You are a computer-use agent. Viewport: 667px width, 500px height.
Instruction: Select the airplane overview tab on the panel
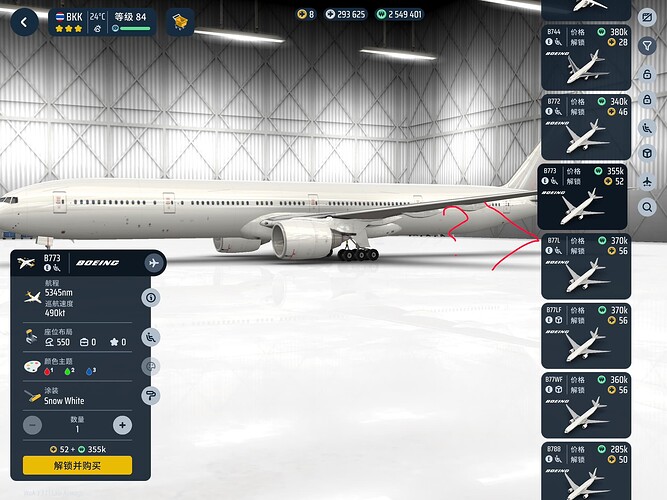[153, 263]
